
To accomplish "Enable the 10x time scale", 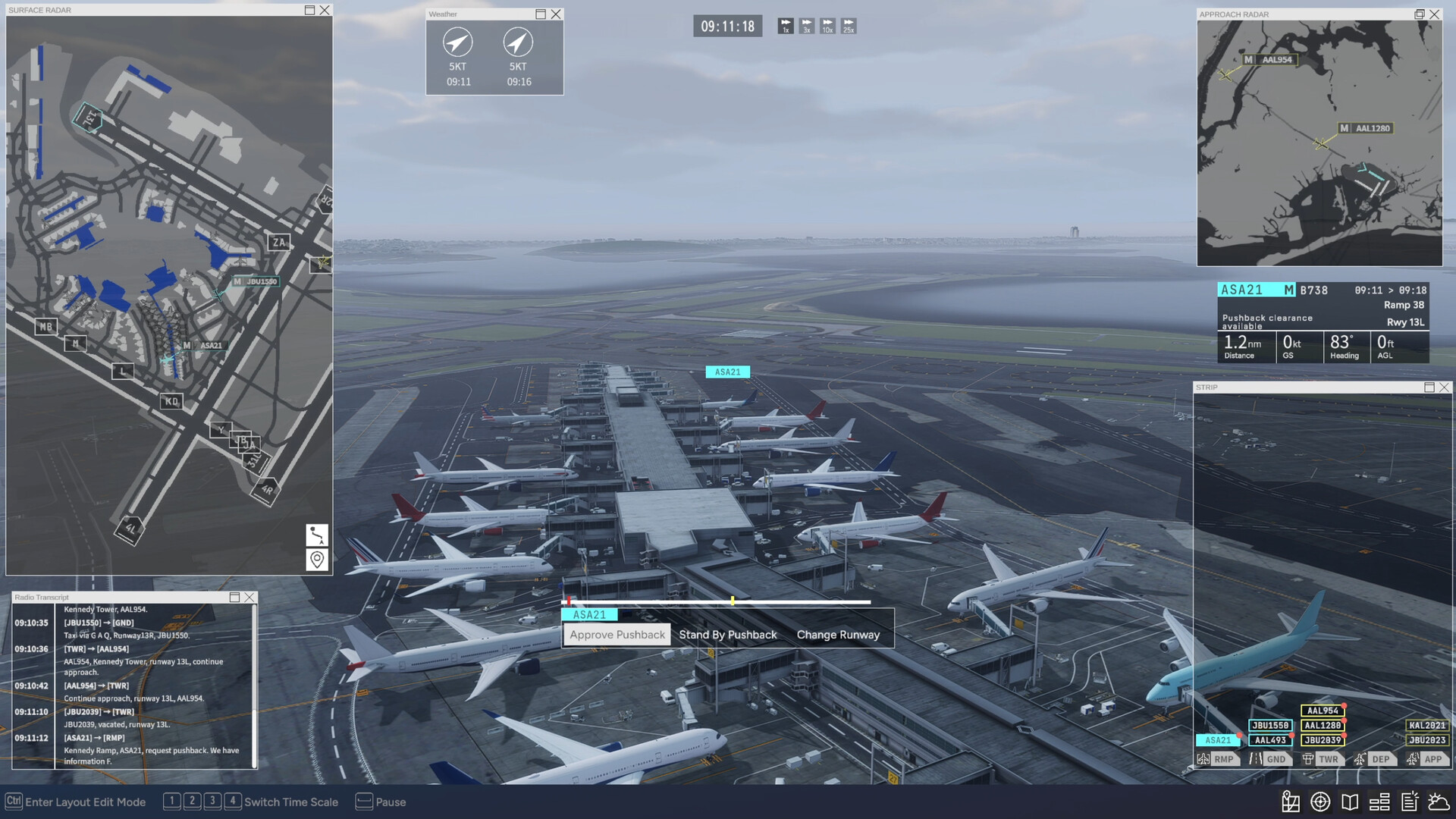I will (x=827, y=26).
